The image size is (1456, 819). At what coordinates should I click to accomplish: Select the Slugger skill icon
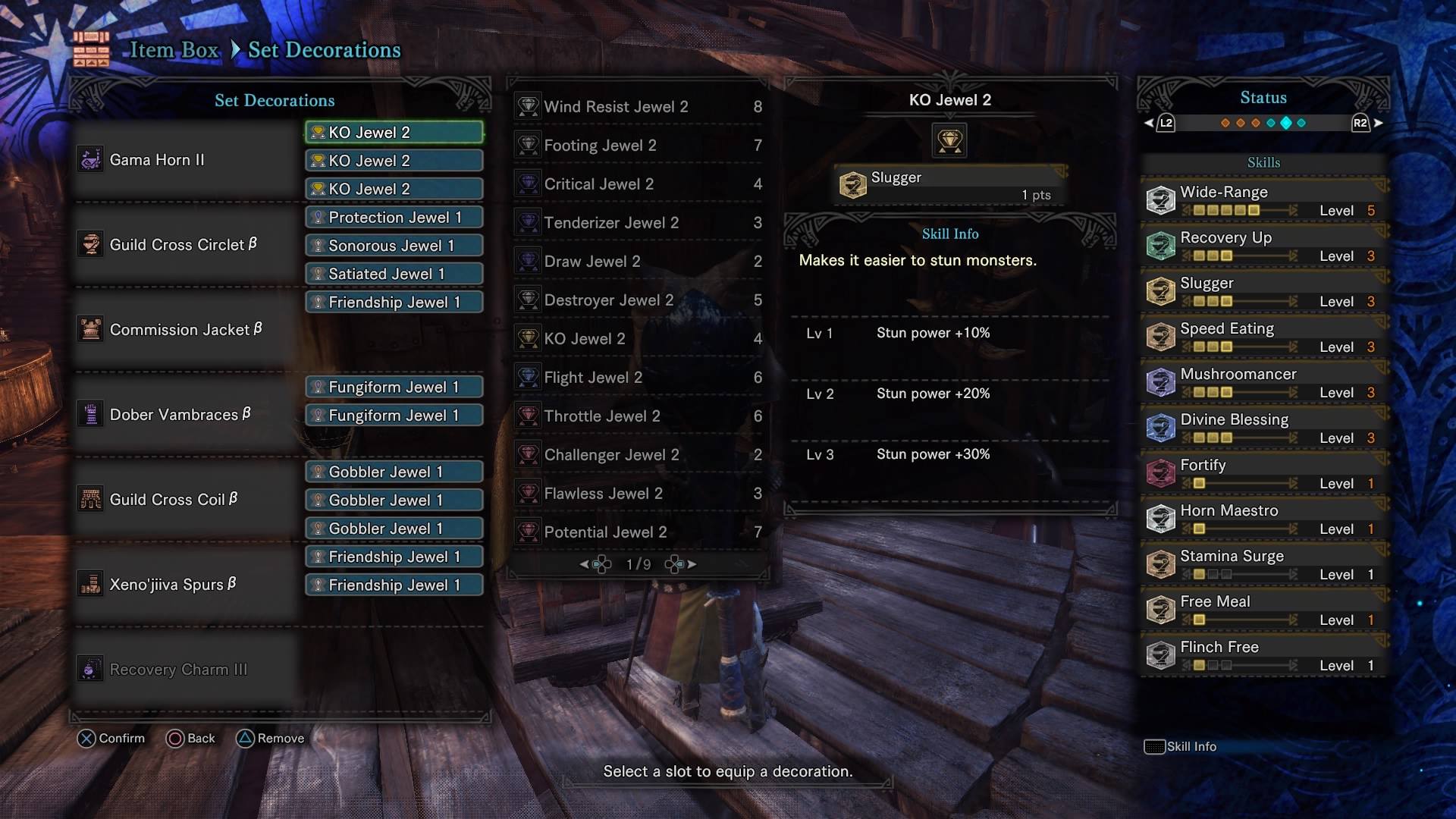pos(855,184)
